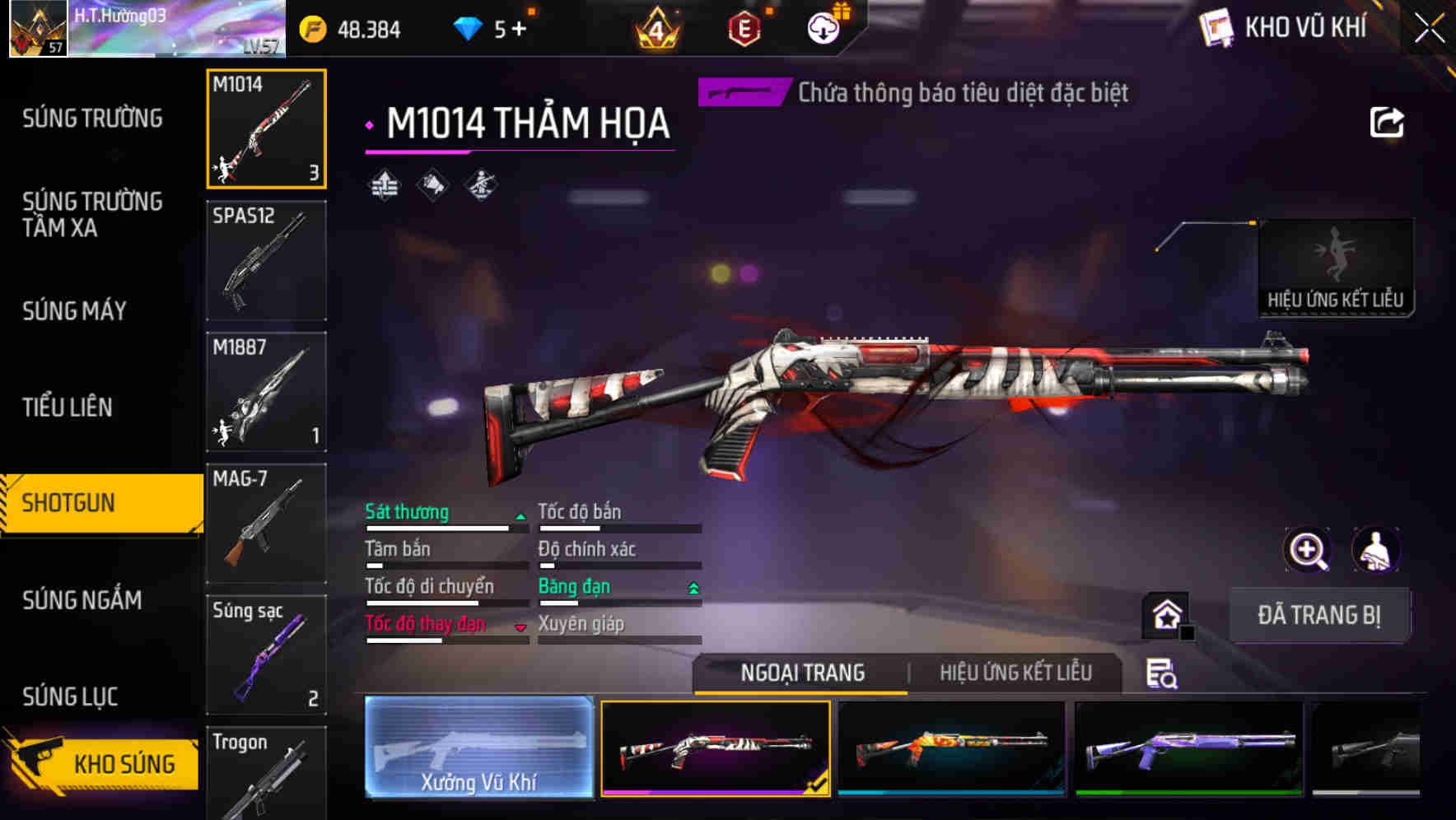Open the Kho Vũ Khí book icon
The image size is (1456, 820).
[1216, 27]
